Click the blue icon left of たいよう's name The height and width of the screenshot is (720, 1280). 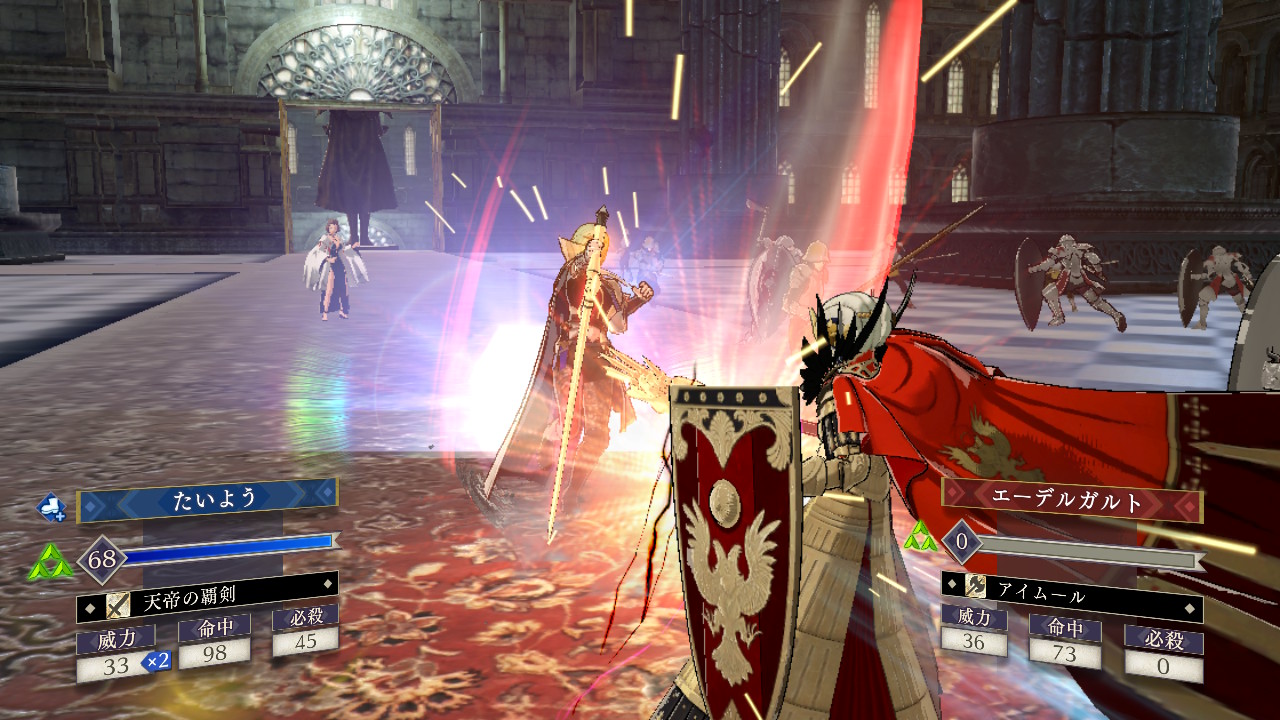(52, 508)
